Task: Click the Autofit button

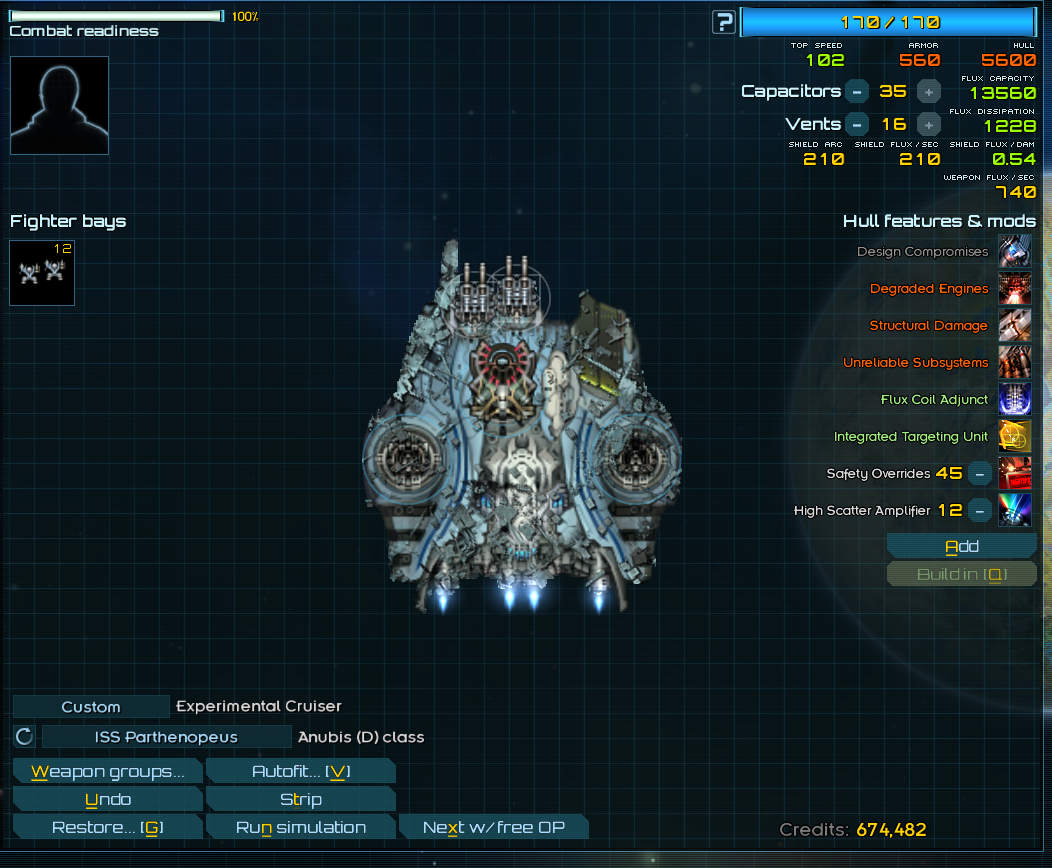Action: (300, 771)
